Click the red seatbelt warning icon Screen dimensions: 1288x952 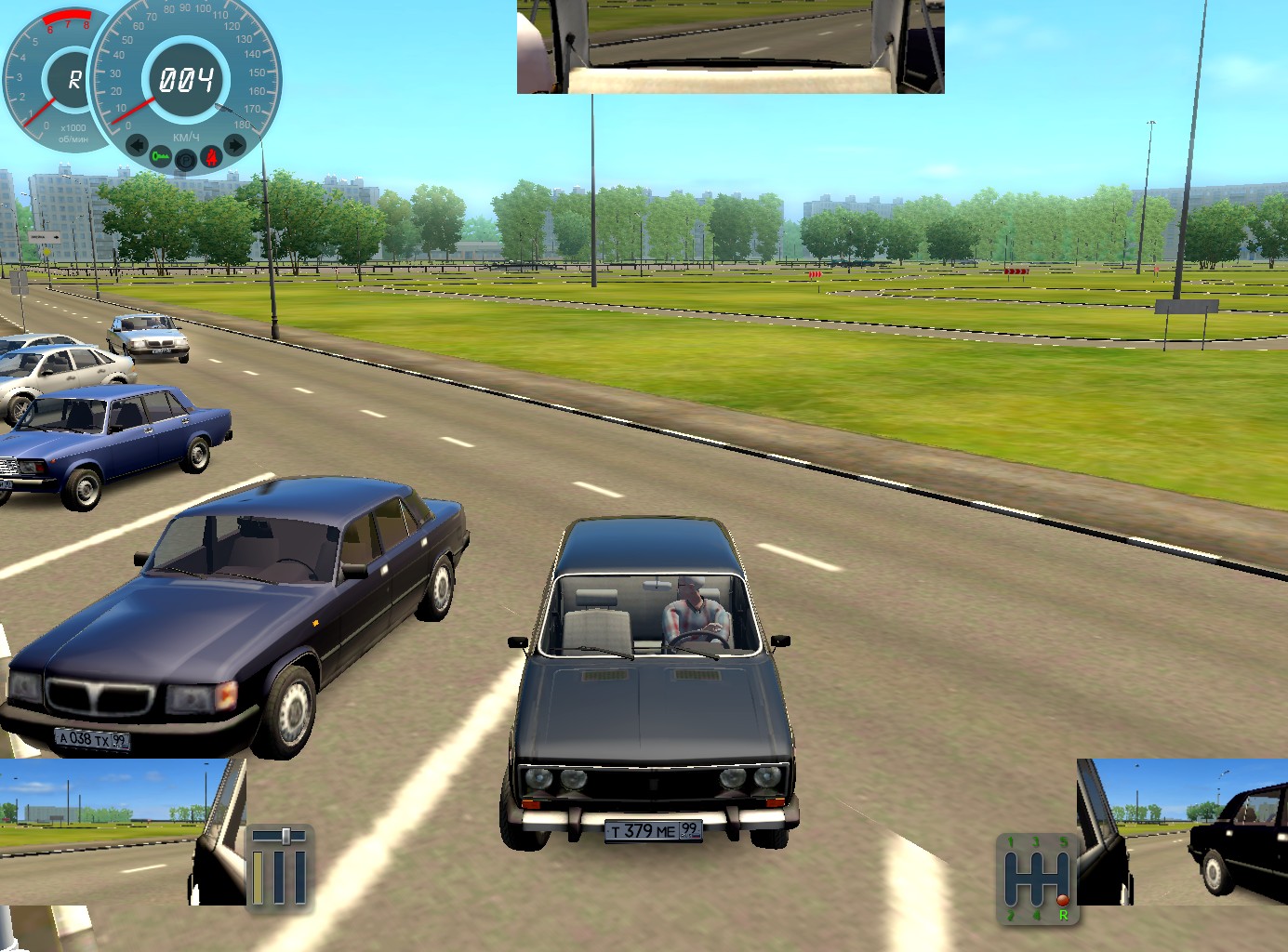click(212, 156)
